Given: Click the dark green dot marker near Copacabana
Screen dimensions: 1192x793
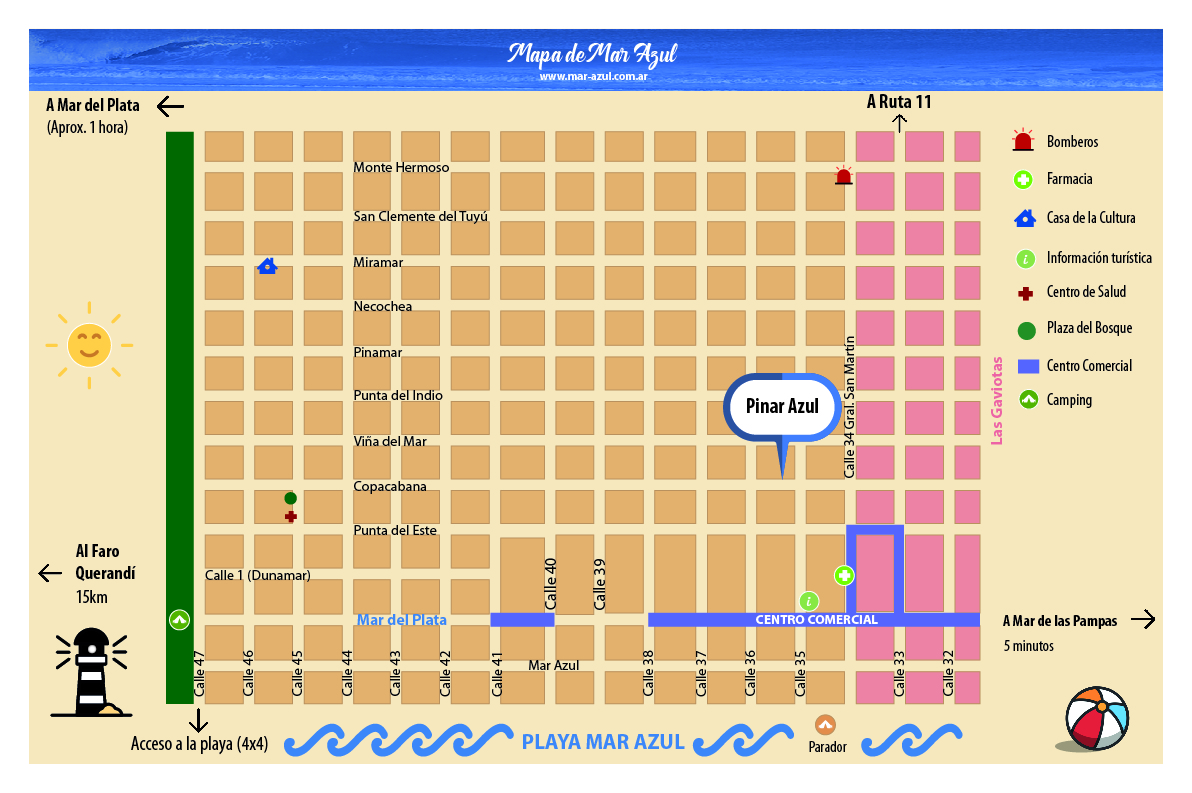Looking at the screenshot, I should (x=290, y=498).
